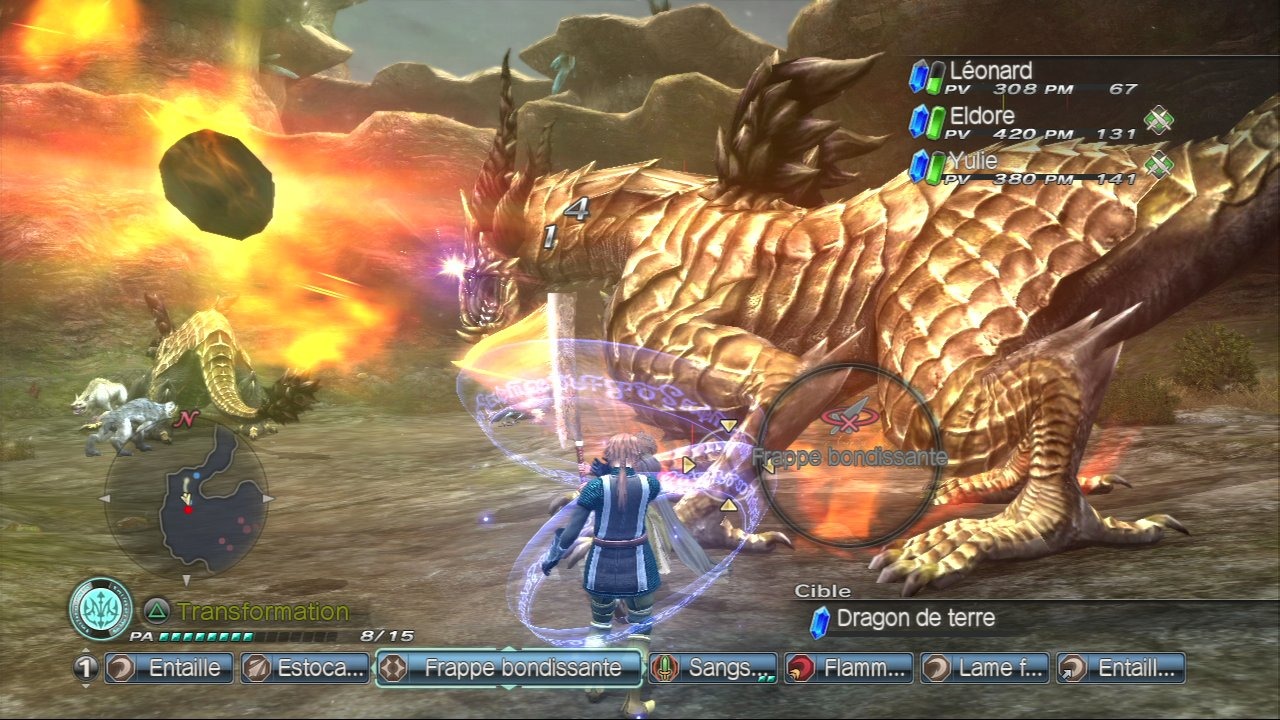The height and width of the screenshot is (720, 1280).
Task: Activate the Sangs... skill slot
Action: tap(713, 668)
